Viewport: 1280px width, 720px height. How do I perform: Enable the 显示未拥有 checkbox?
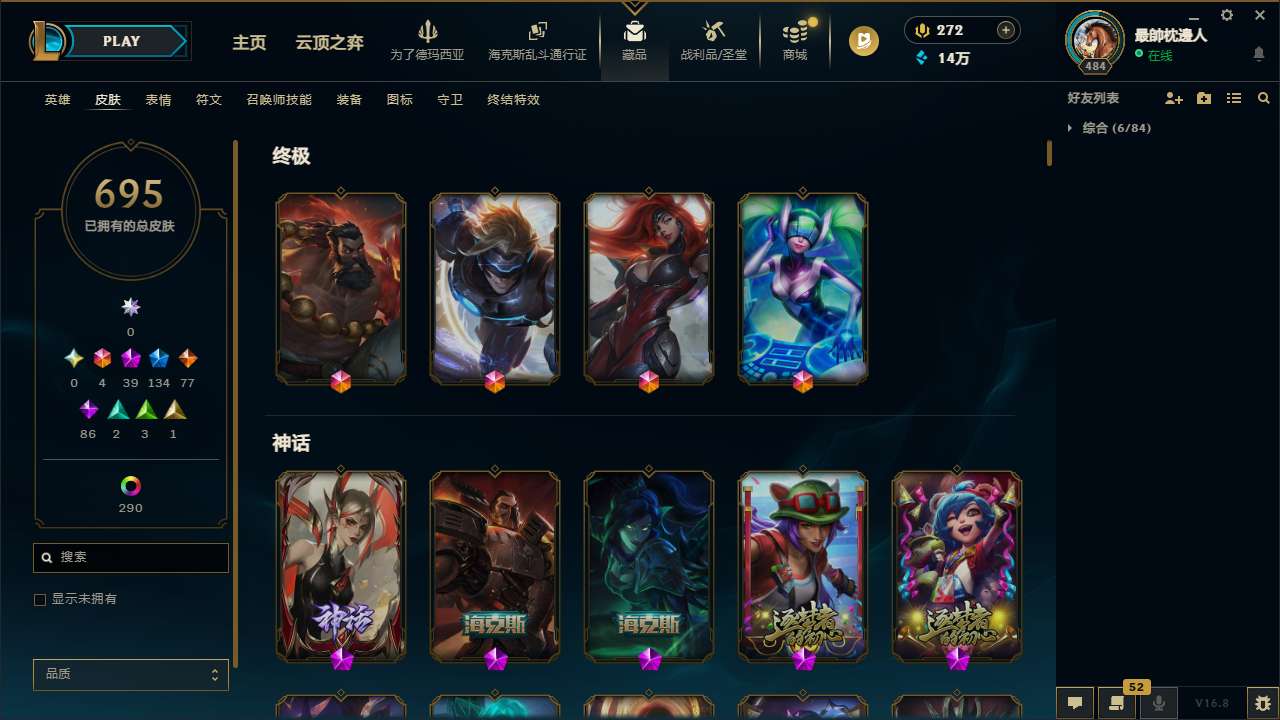tap(40, 599)
